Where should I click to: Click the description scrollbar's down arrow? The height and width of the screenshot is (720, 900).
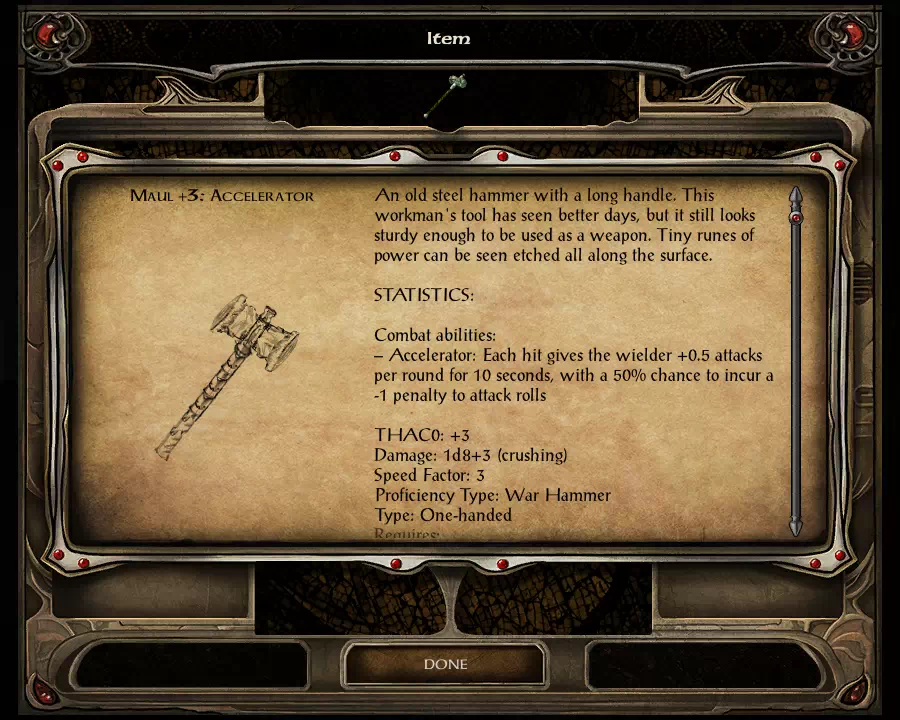796,526
